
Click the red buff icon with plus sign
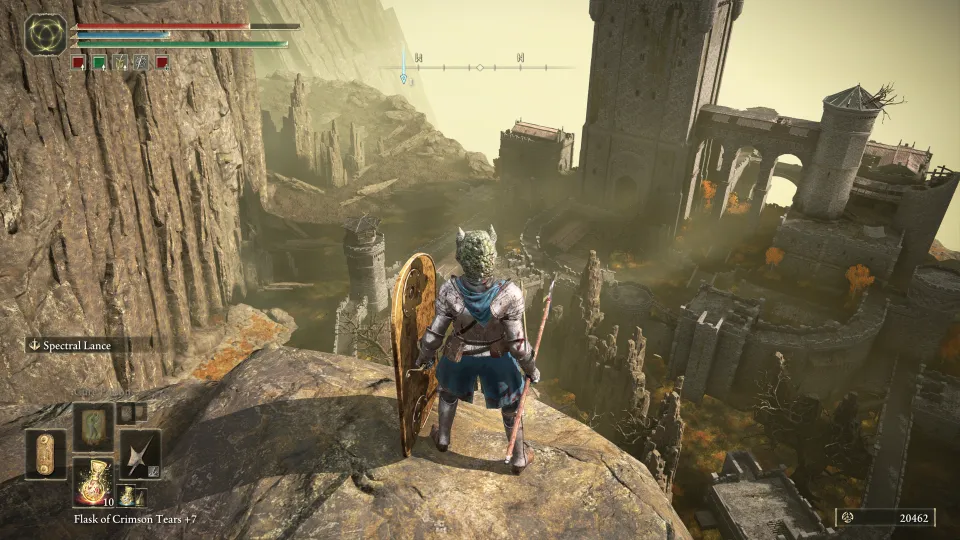[162, 63]
